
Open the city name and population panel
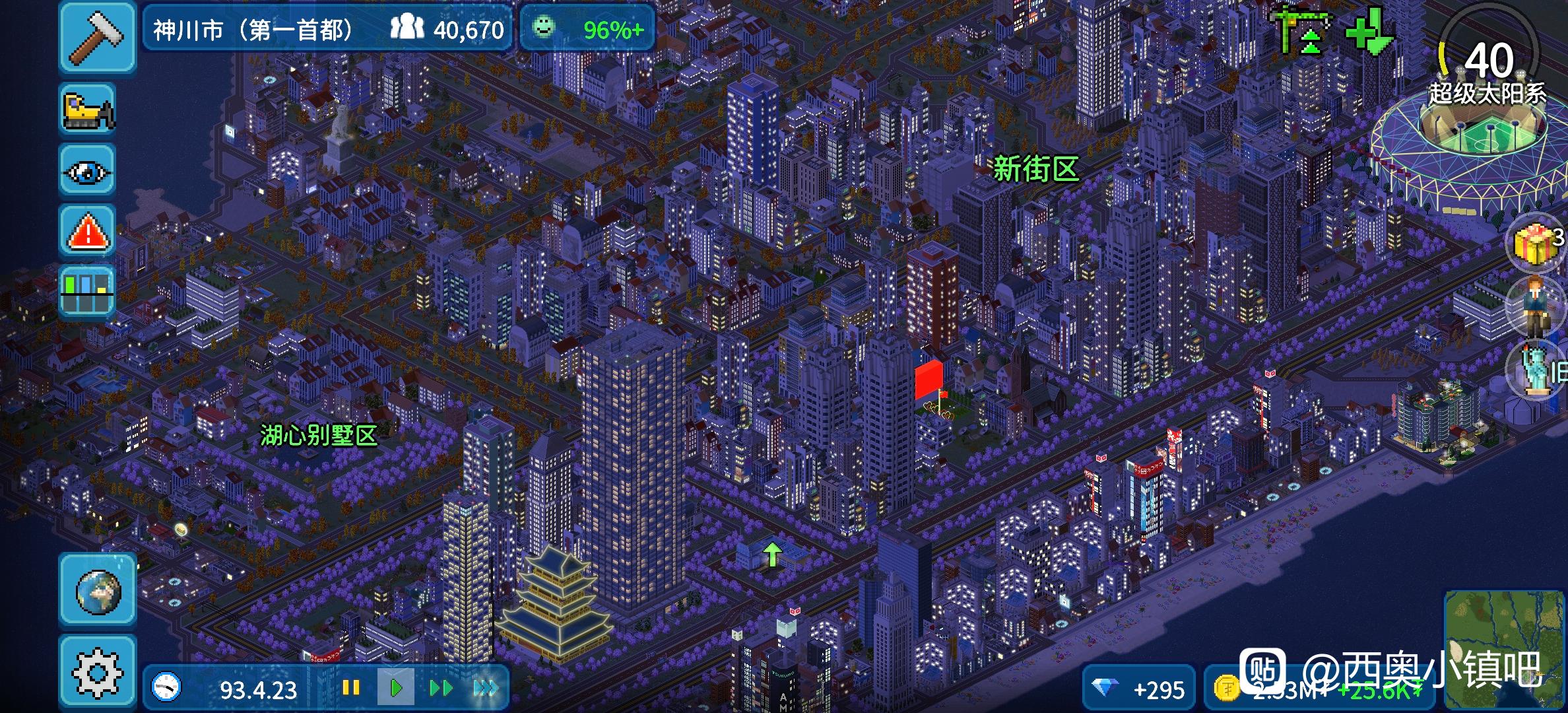(x=327, y=29)
